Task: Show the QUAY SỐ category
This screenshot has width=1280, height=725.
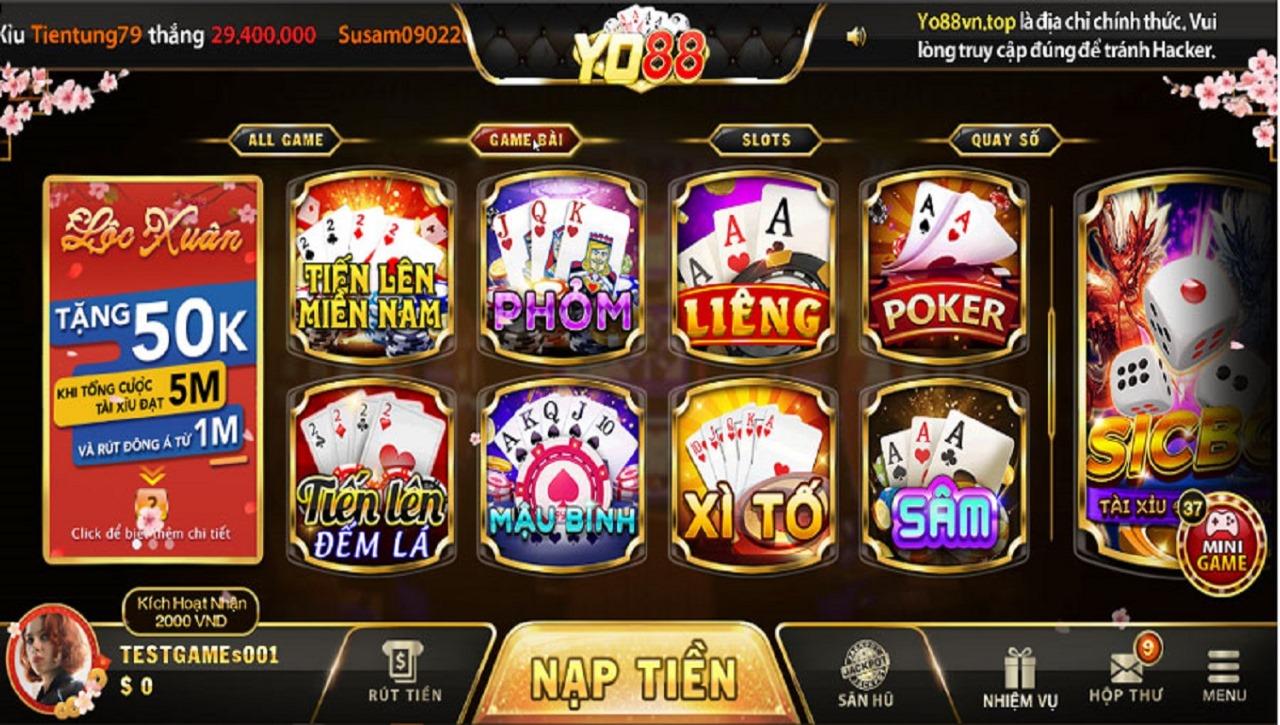Action: pos(1005,140)
